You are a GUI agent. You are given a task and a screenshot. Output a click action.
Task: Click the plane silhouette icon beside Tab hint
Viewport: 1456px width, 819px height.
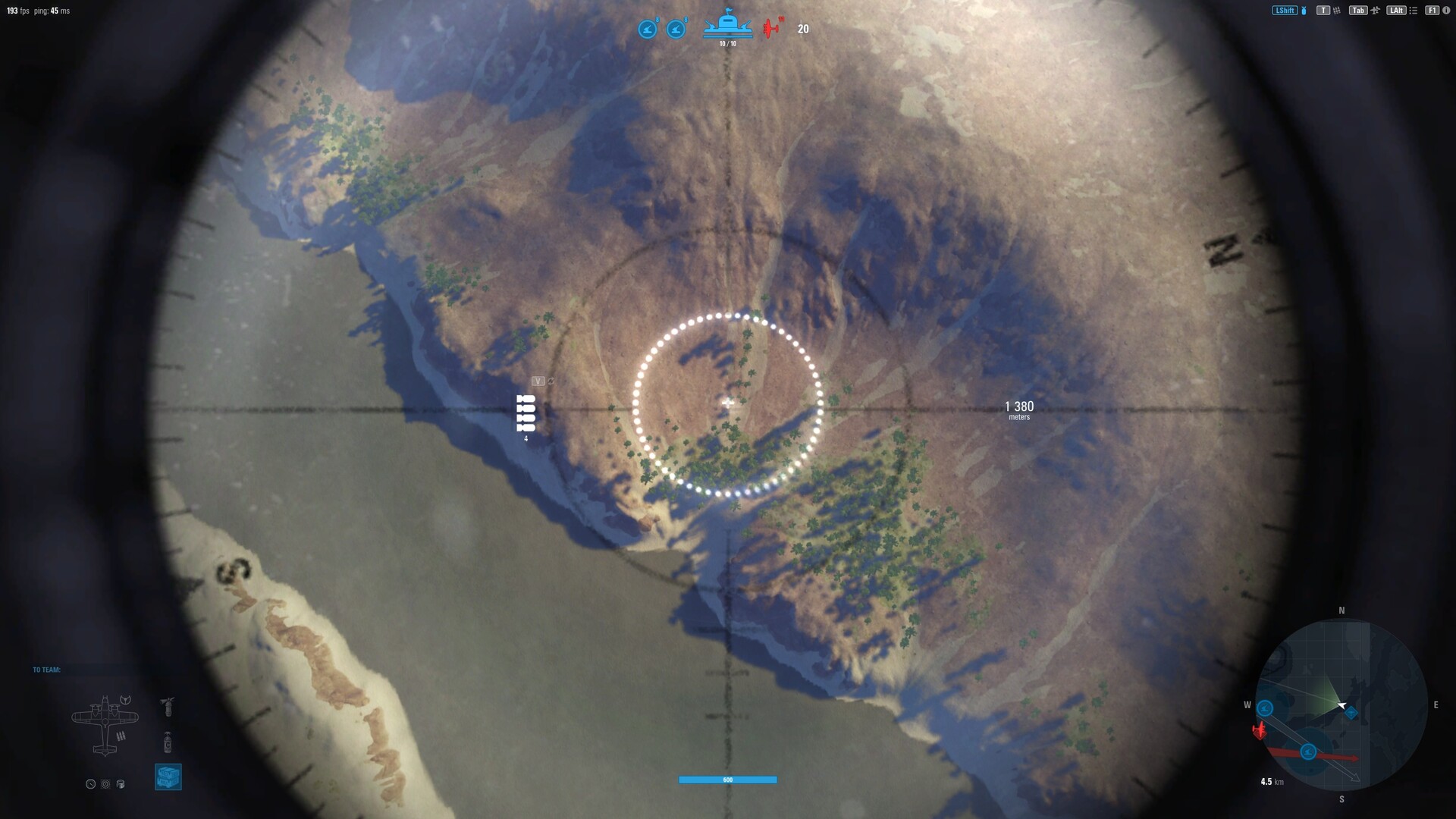pyautogui.click(x=1376, y=11)
